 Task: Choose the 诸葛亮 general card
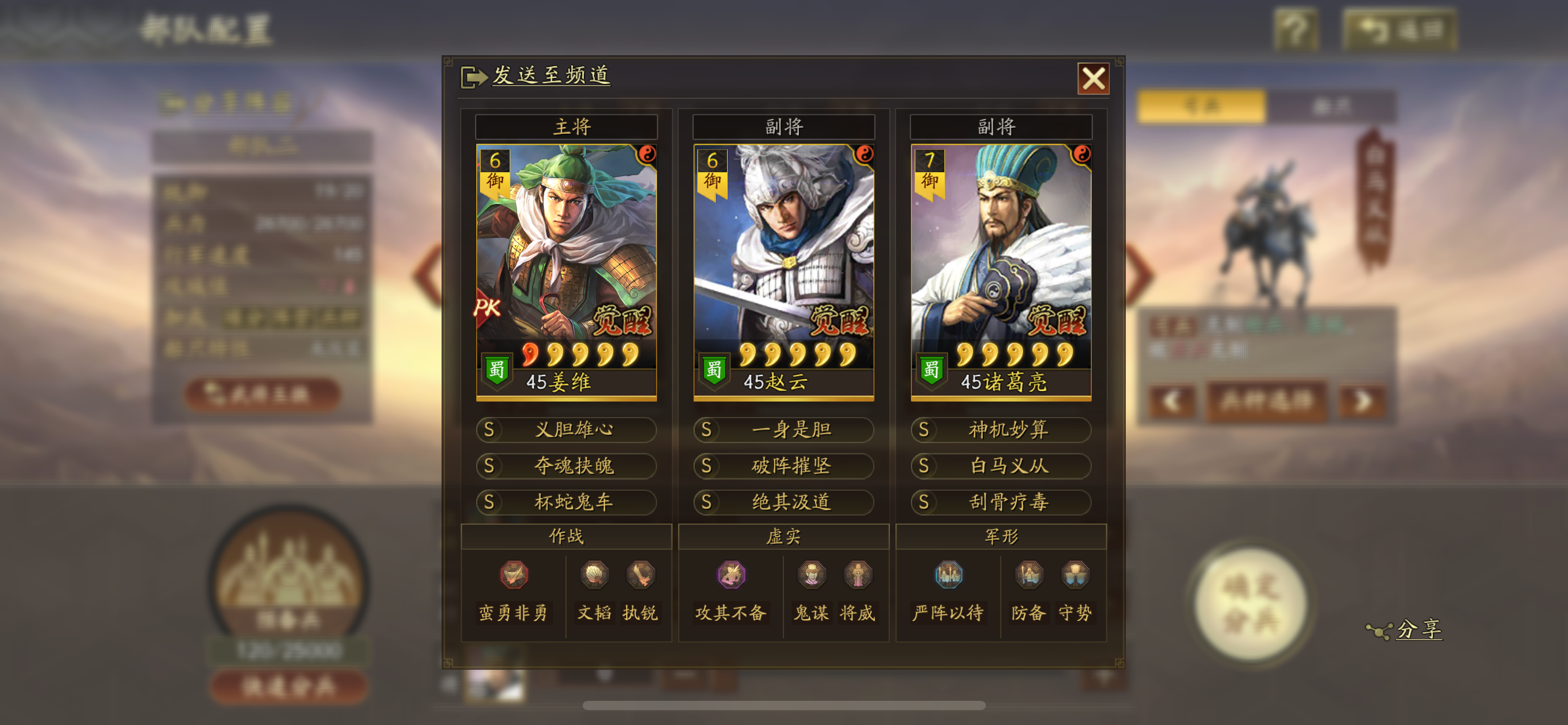click(x=1001, y=271)
